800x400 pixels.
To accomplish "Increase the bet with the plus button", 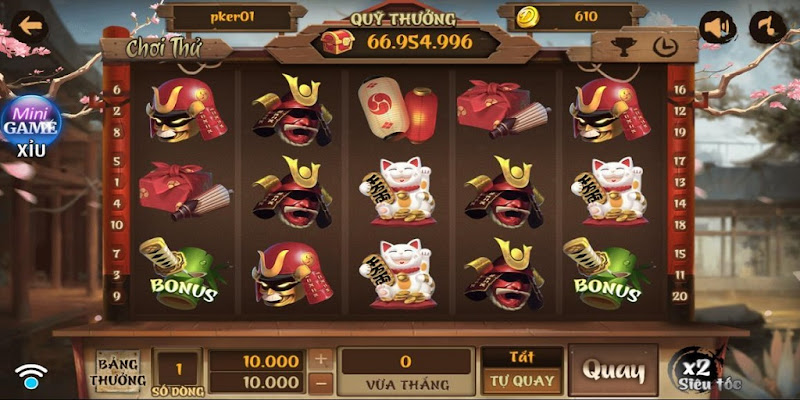I will (x=320, y=359).
